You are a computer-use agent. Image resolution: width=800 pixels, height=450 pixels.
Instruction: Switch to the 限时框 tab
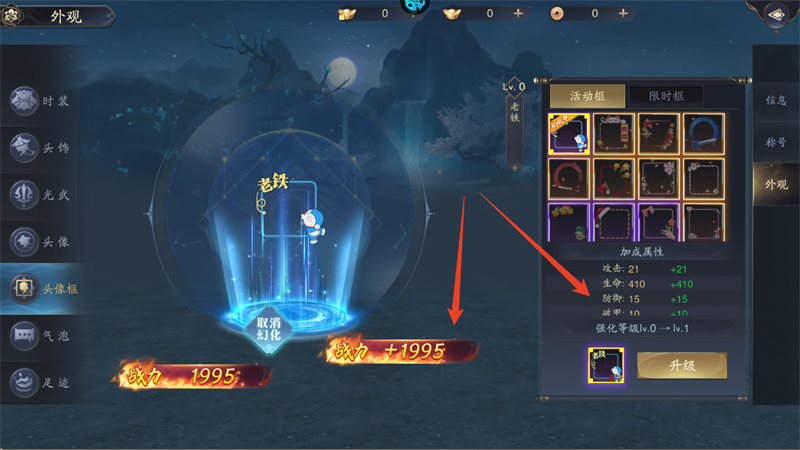tap(664, 95)
